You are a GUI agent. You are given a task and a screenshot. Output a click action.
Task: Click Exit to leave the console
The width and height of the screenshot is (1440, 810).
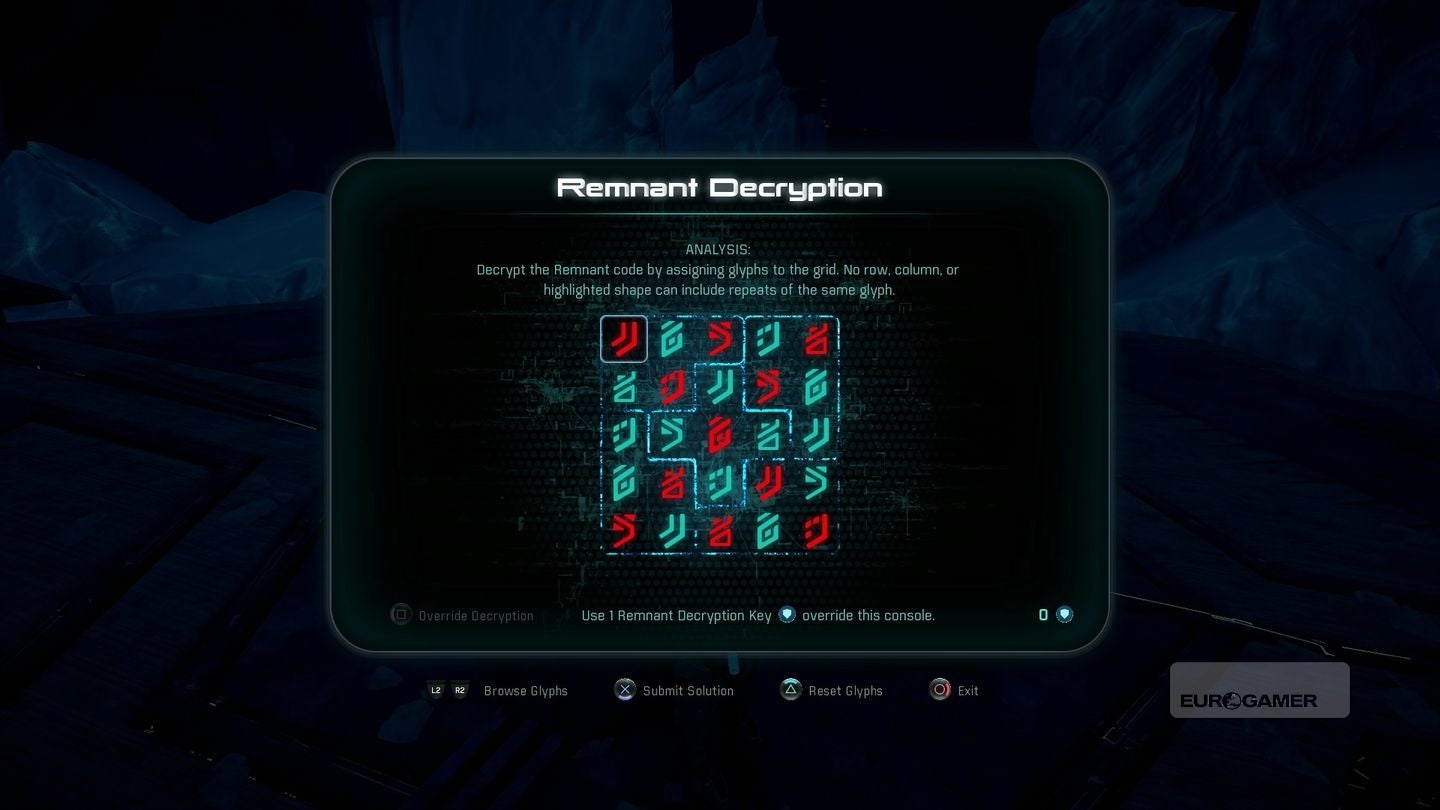coord(966,690)
